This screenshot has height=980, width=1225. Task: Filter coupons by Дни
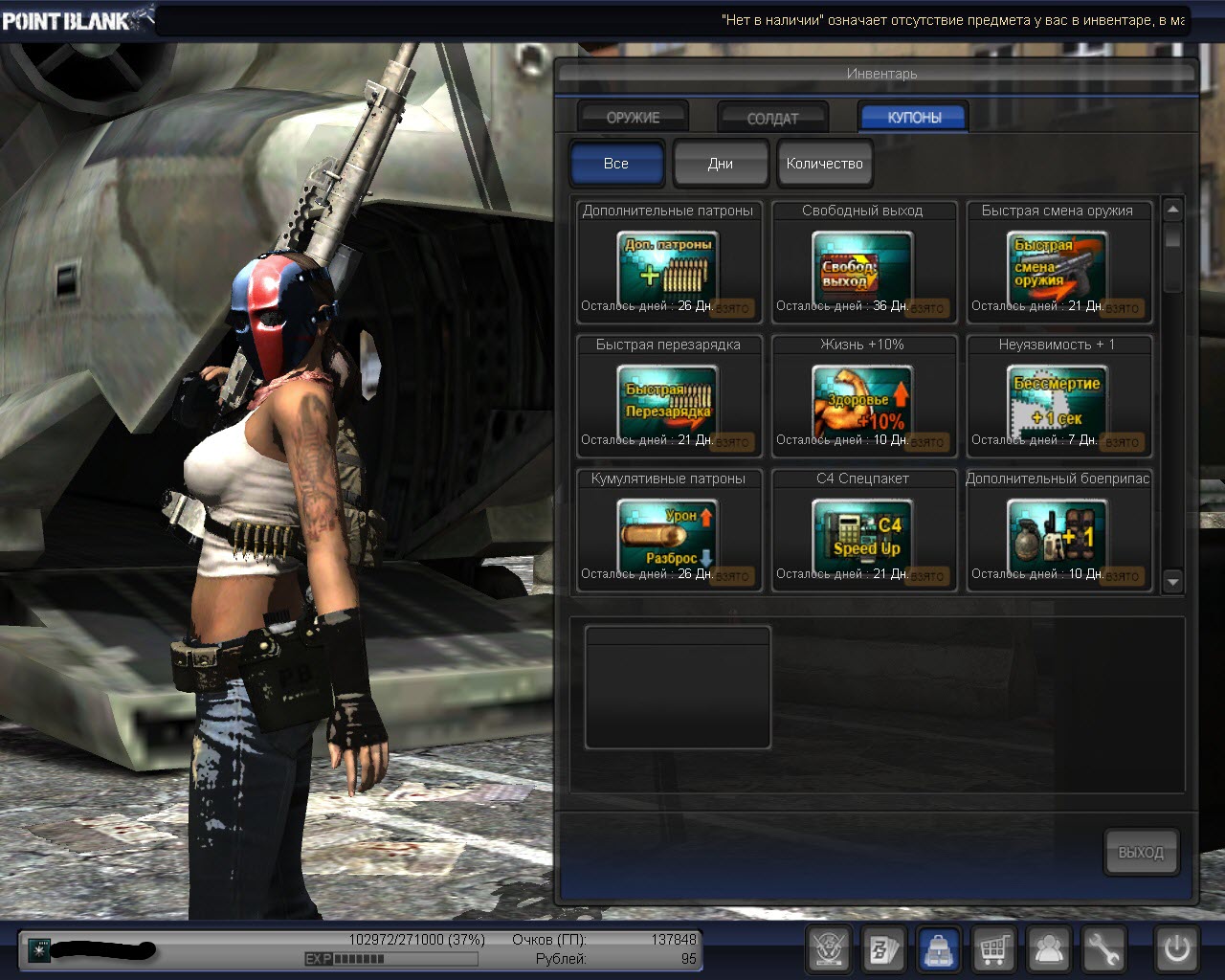tap(721, 164)
